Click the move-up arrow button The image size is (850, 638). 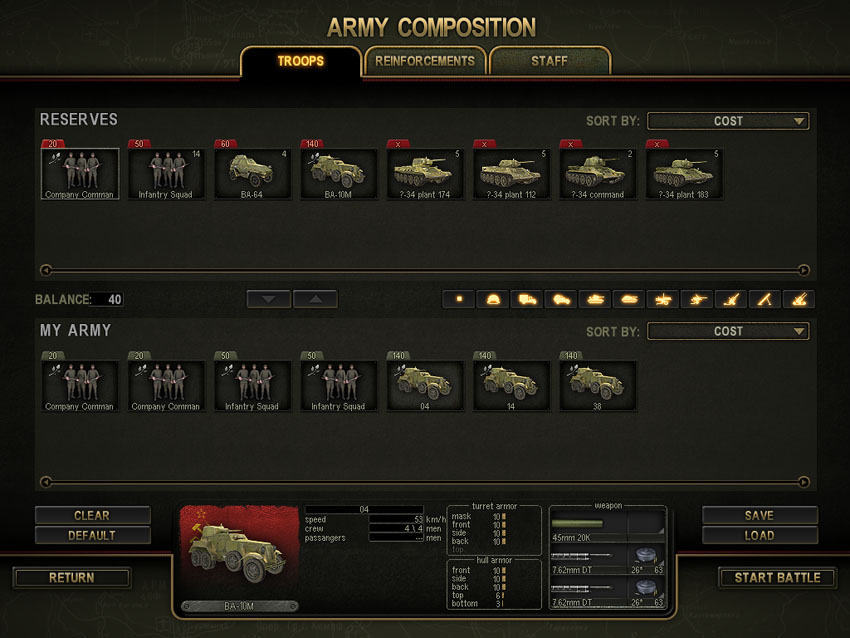tap(315, 299)
